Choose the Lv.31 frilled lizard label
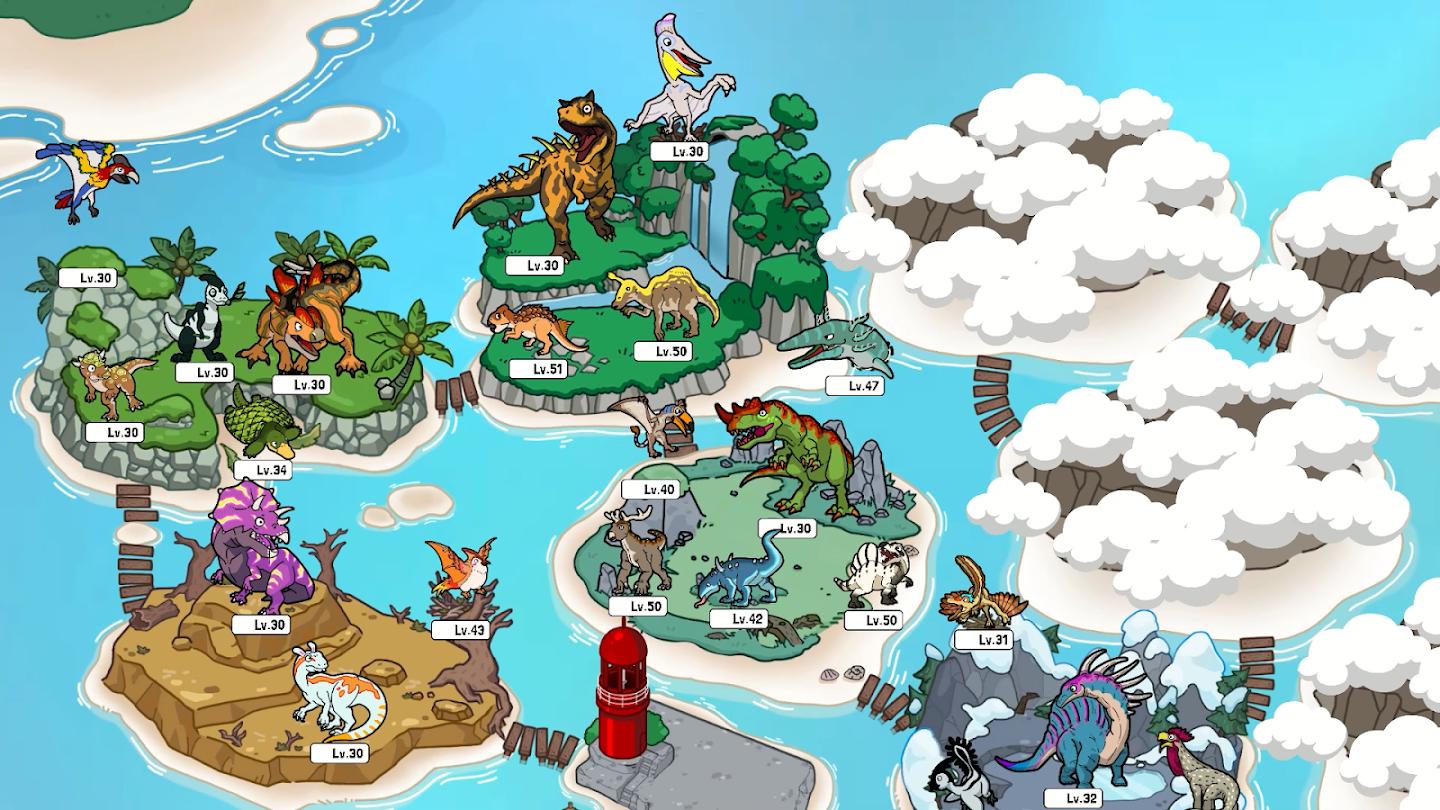 [983, 640]
